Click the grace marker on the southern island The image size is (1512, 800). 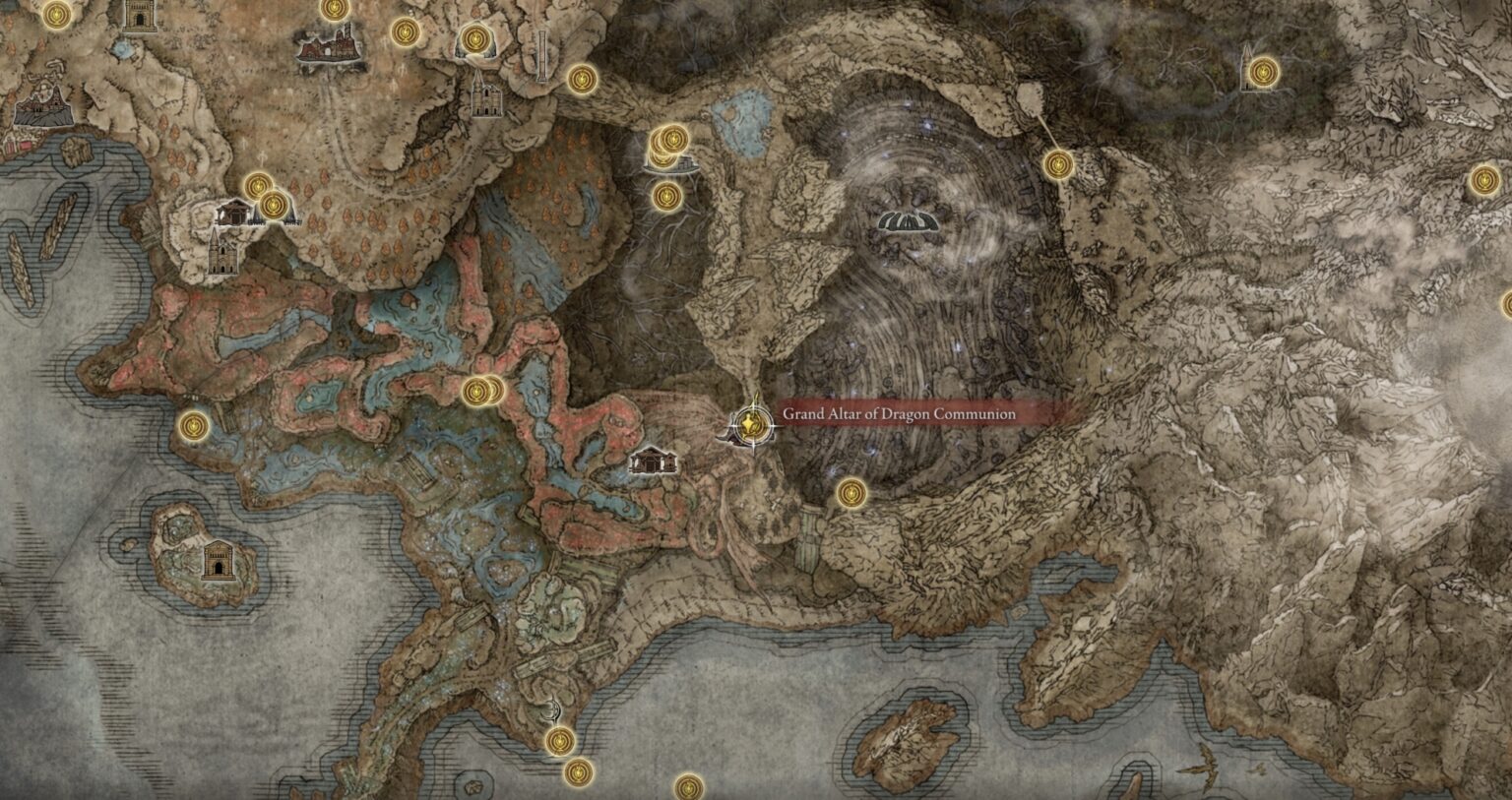point(687,787)
